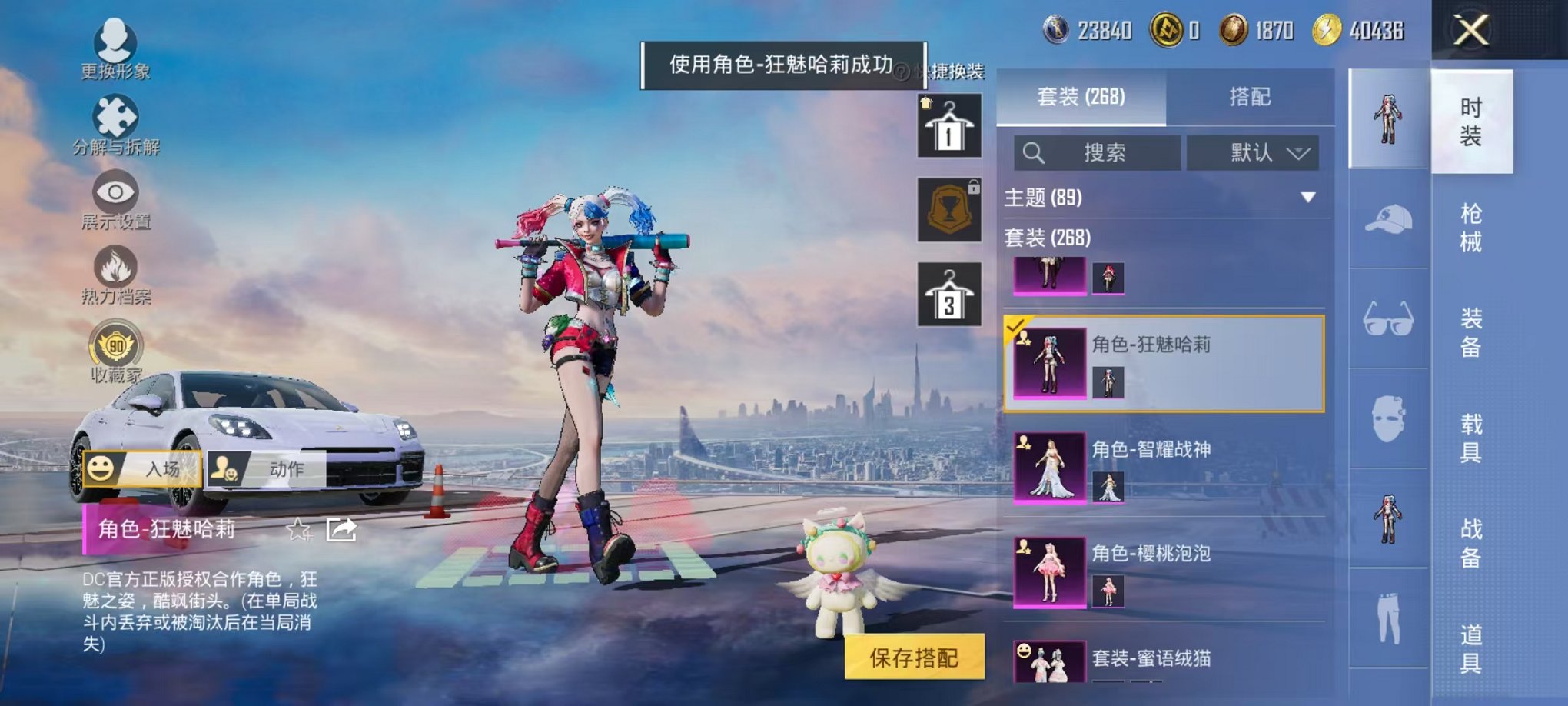Open the 更换形象 avatar change panel
1568x706 pixels.
[x=114, y=46]
